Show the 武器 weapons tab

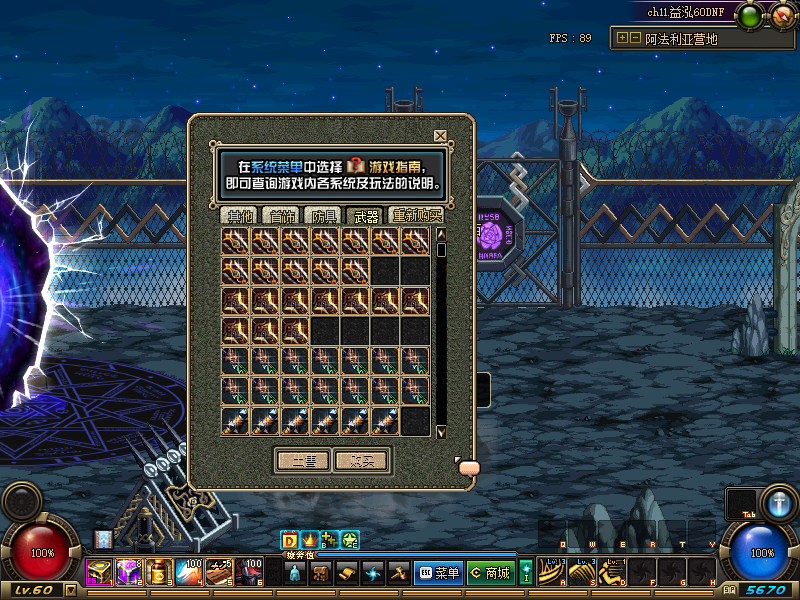click(x=365, y=215)
